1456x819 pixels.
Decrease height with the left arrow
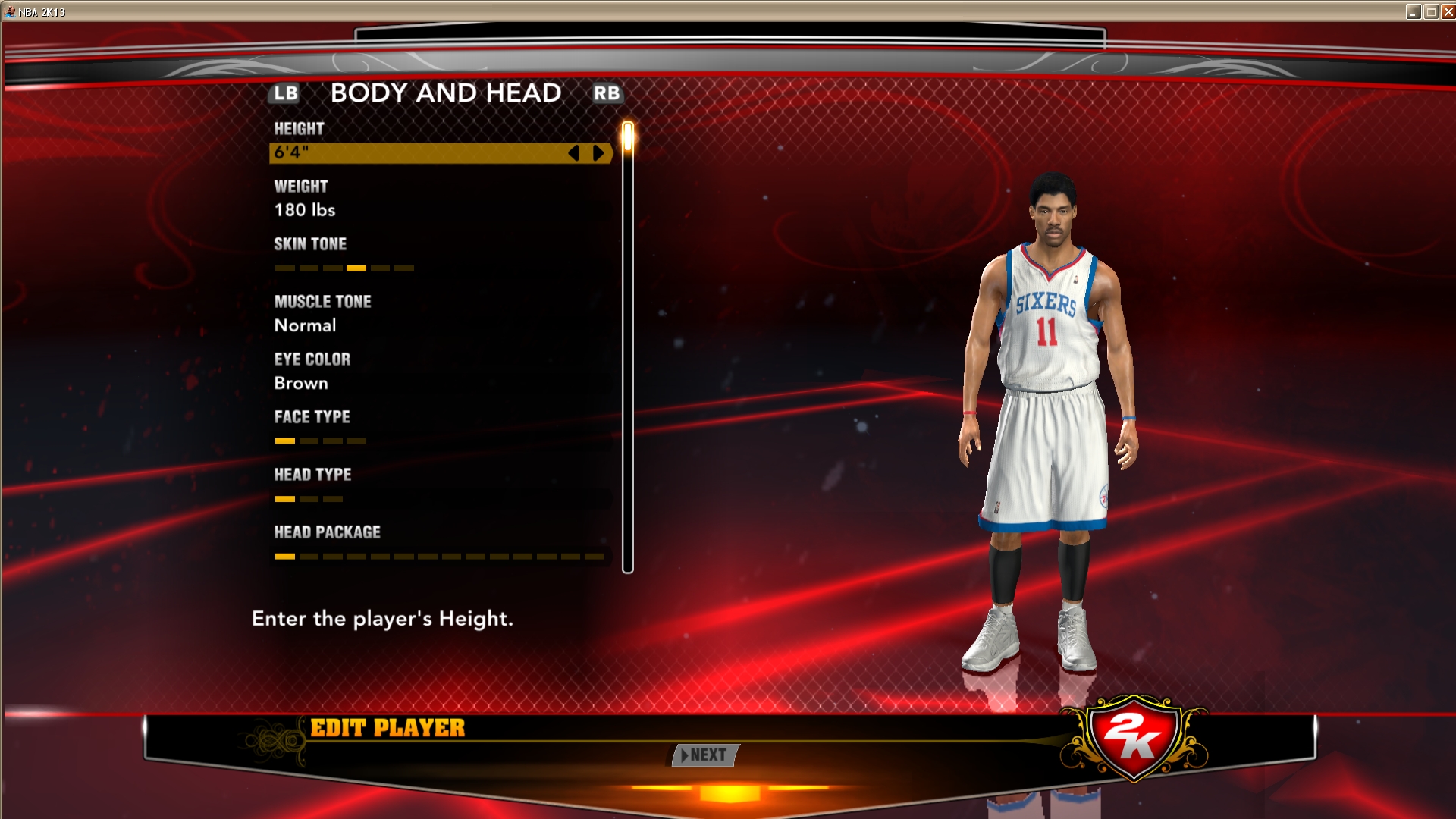pyautogui.click(x=574, y=153)
